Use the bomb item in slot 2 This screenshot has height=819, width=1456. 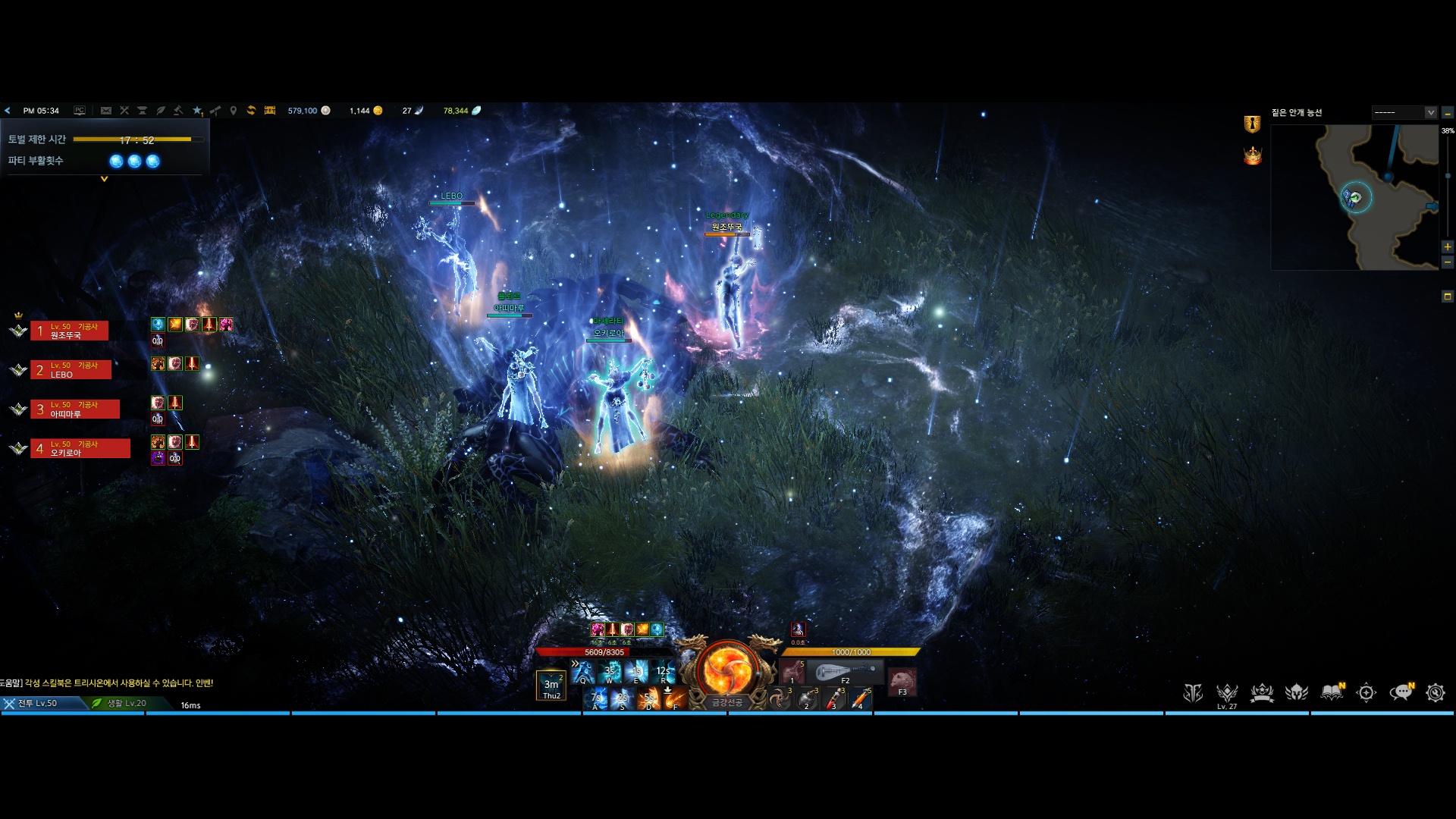tap(806, 698)
